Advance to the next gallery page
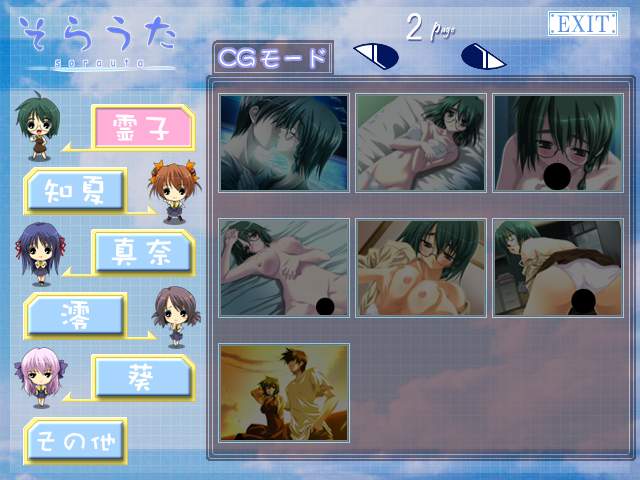This screenshot has height=480, width=640. 483,57
